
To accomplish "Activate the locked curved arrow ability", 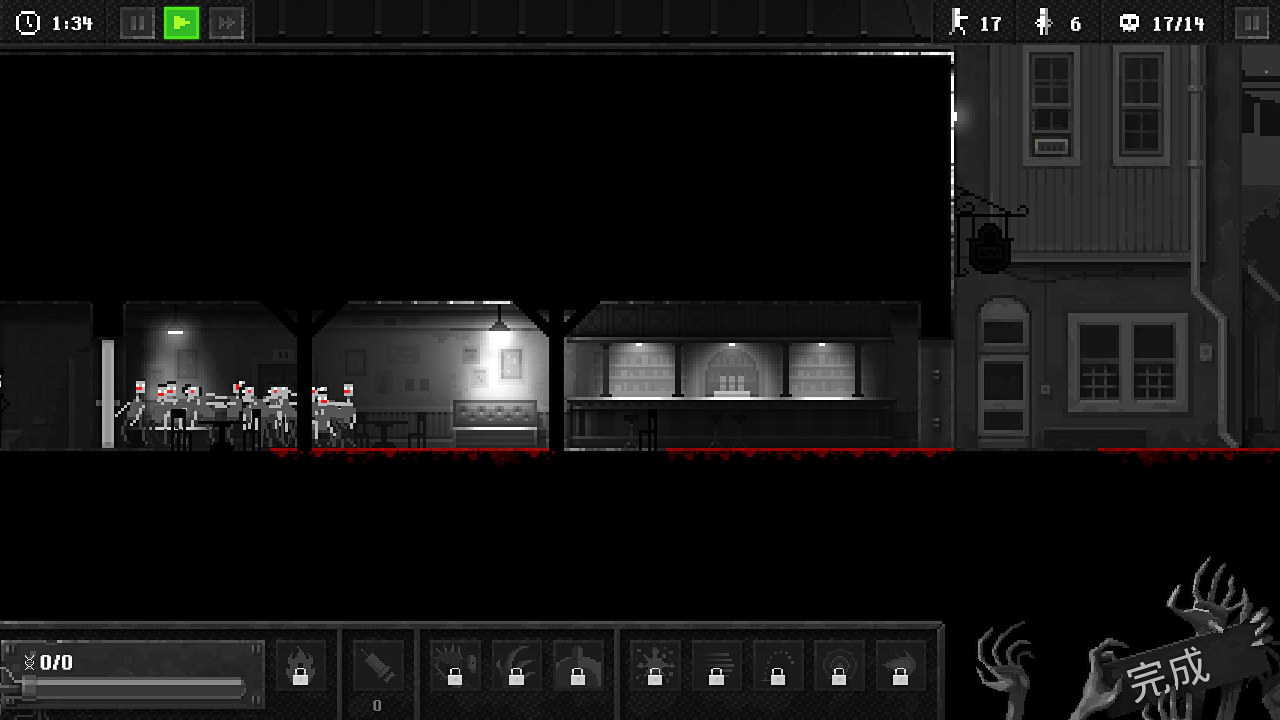I will [x=900, y=666].
